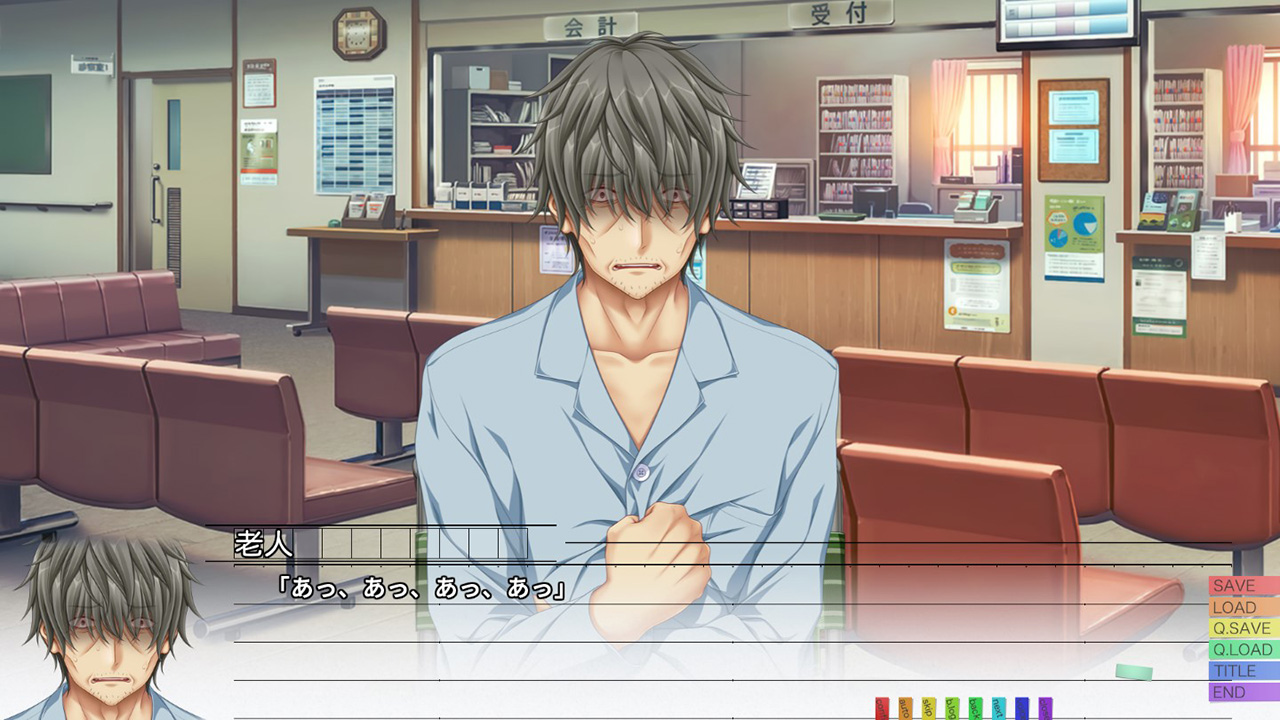This screenshot has width=1280, height=720.
Task: Return to the TITLE screen
Action: click(1243, 671)
